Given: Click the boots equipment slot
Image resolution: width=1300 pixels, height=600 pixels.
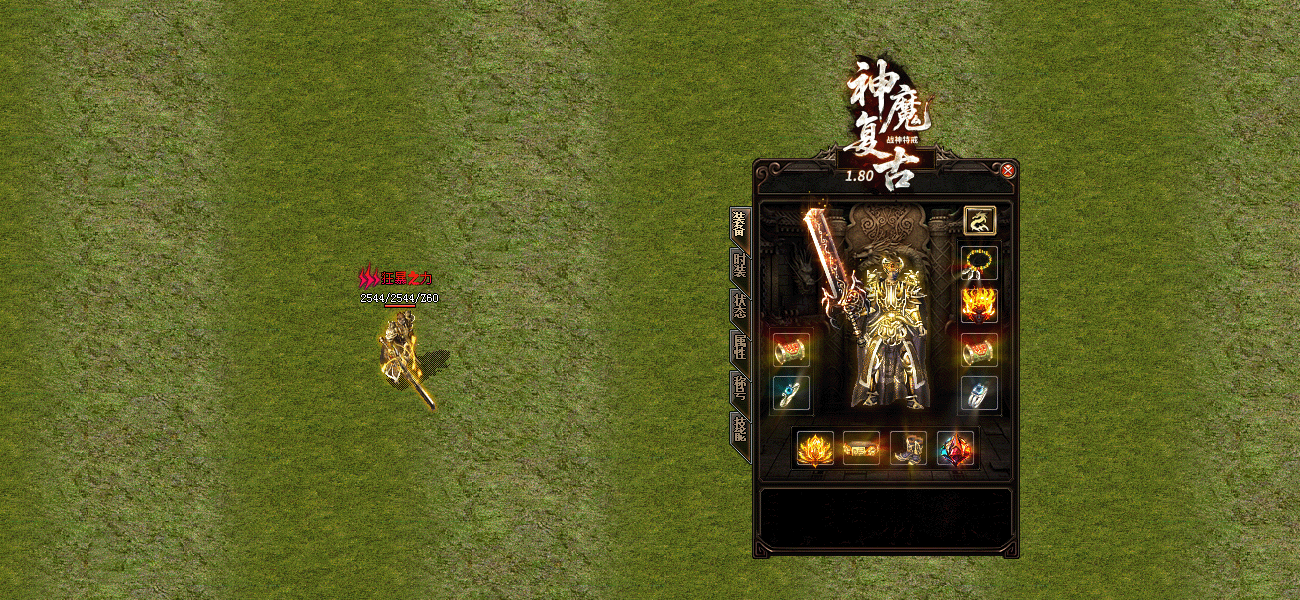Looking at the screenshot, I should tap(908, 448).
